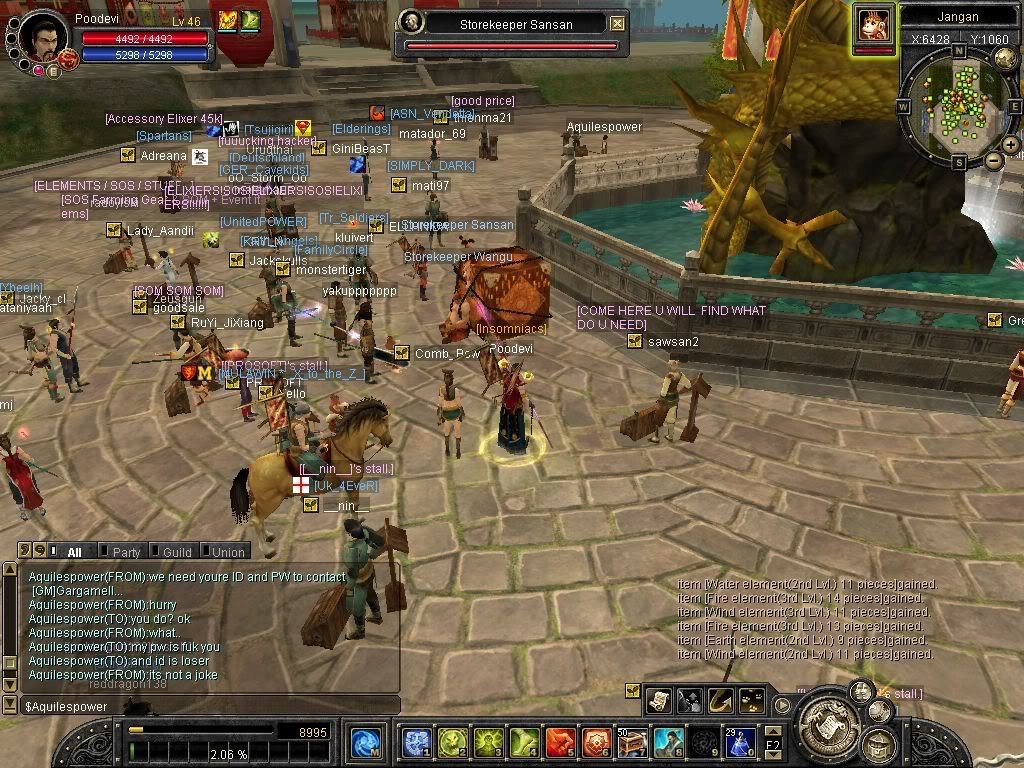1024x768 pixels.
Task: Close the Storekeeper Sansan target window
Action: [618, 23]
